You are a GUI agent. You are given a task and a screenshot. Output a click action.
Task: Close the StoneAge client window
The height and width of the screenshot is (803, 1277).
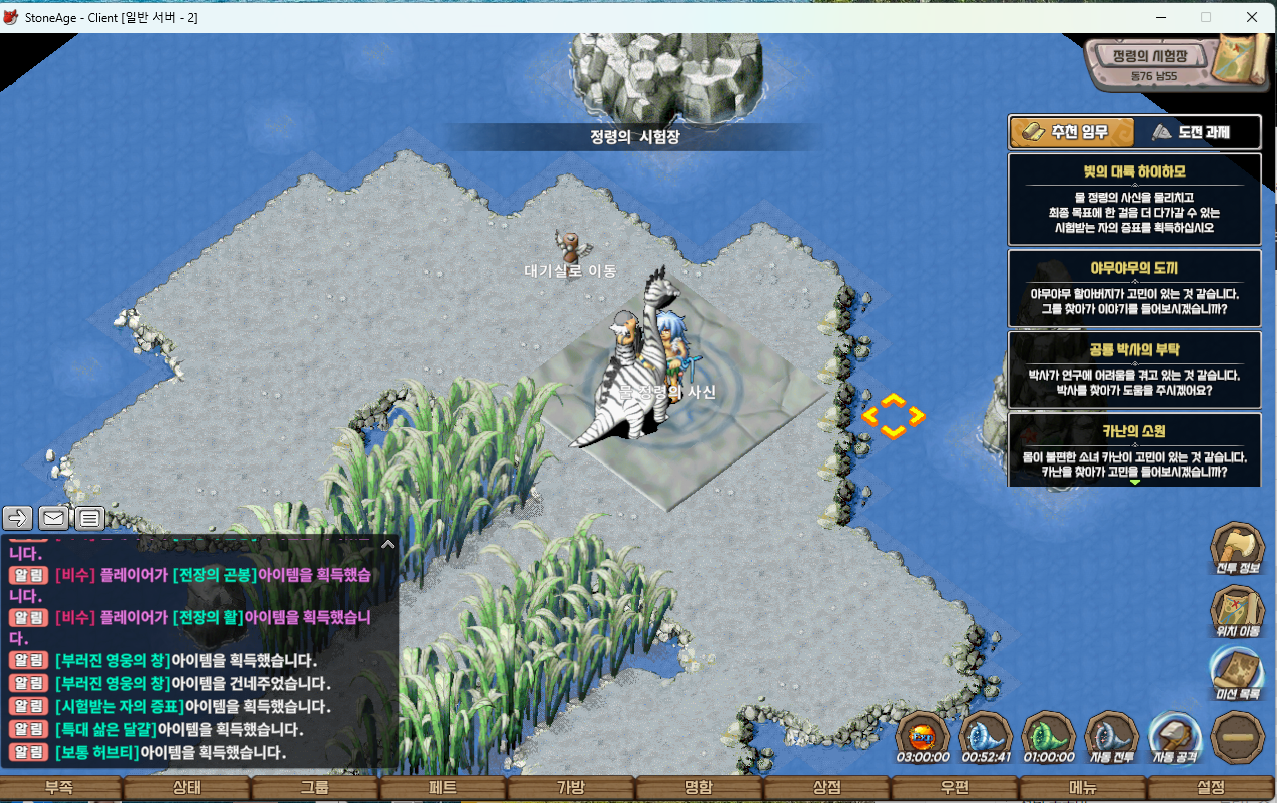tap(1252, 17)
